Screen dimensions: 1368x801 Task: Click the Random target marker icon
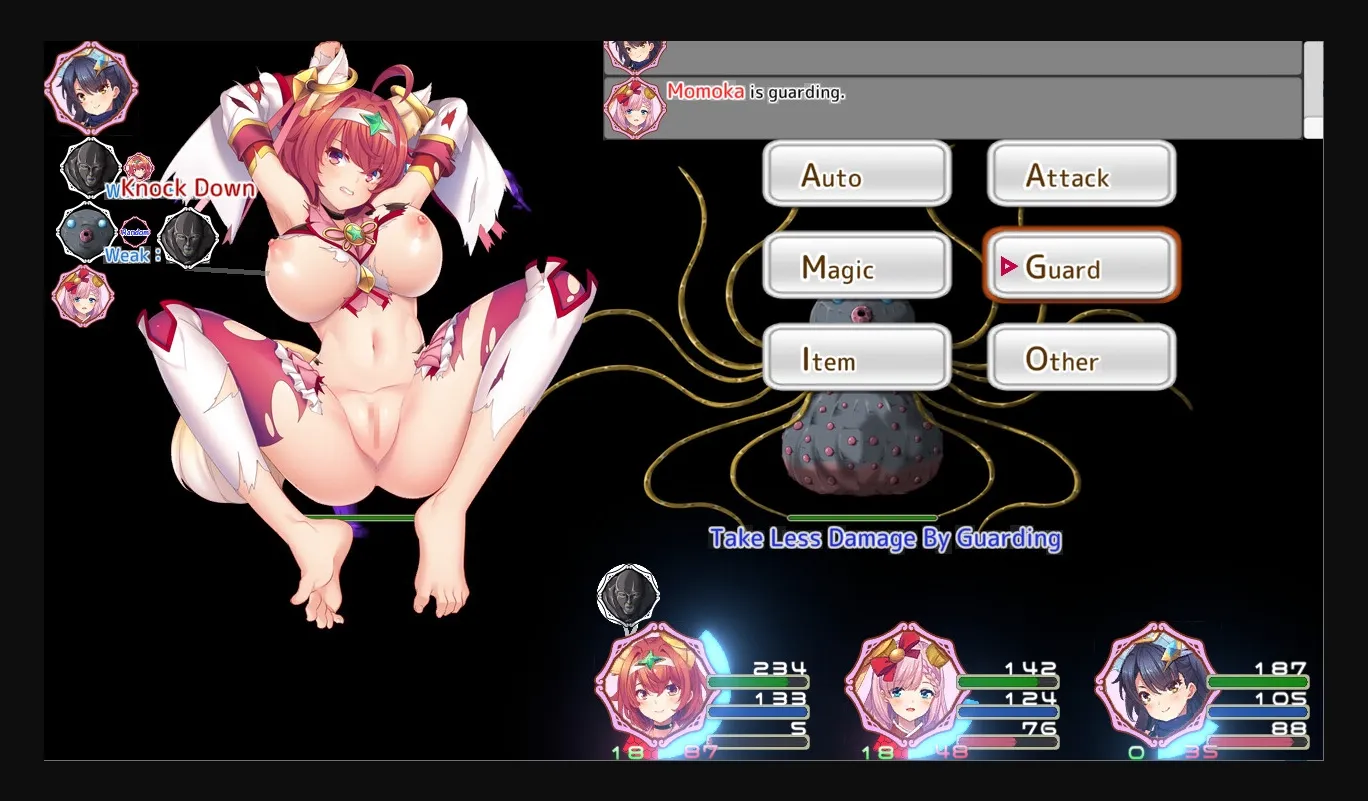[137, 233]
